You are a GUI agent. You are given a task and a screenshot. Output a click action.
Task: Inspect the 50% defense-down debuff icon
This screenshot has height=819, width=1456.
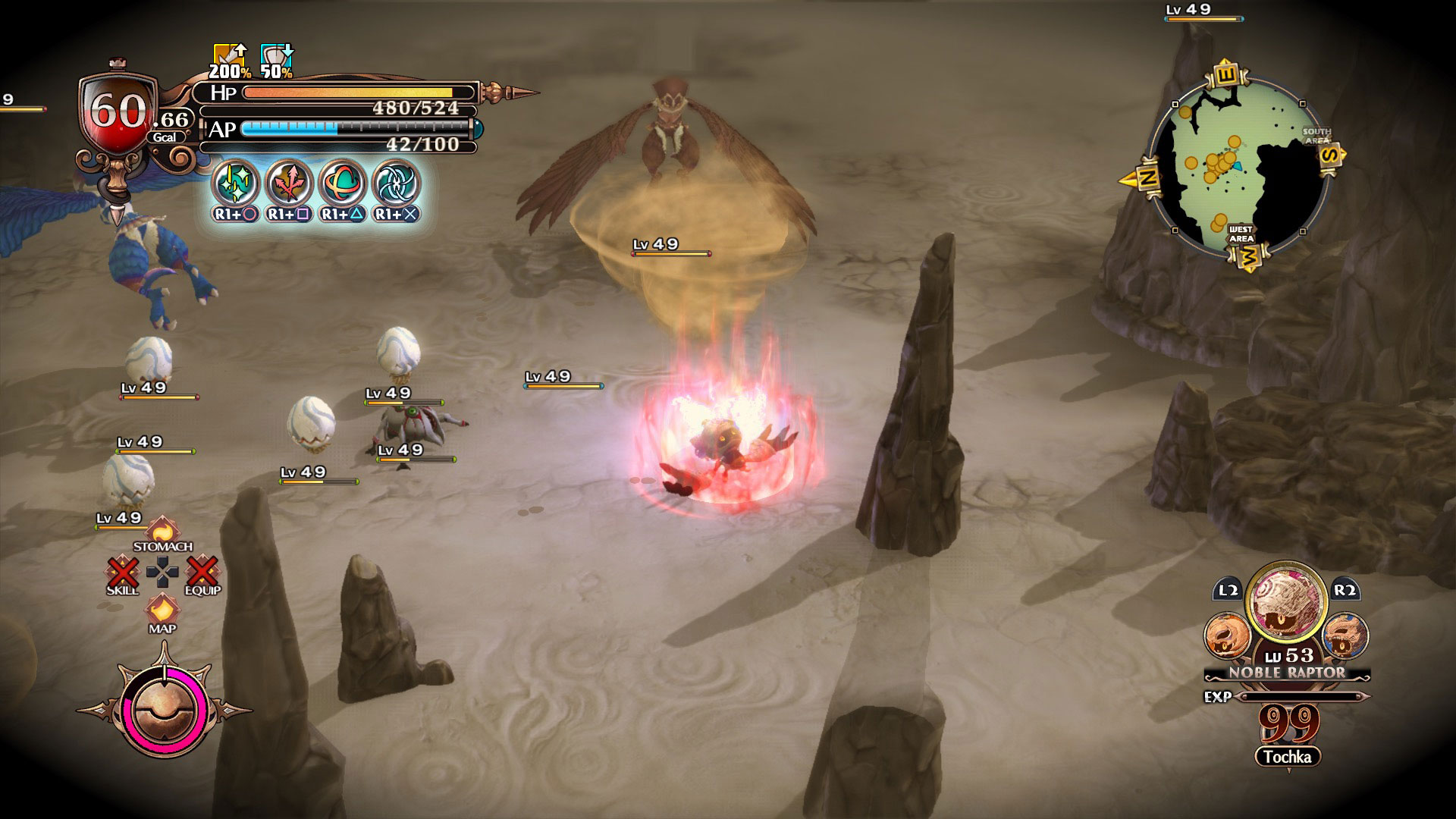pyautogui.click(x=276, y=59)
